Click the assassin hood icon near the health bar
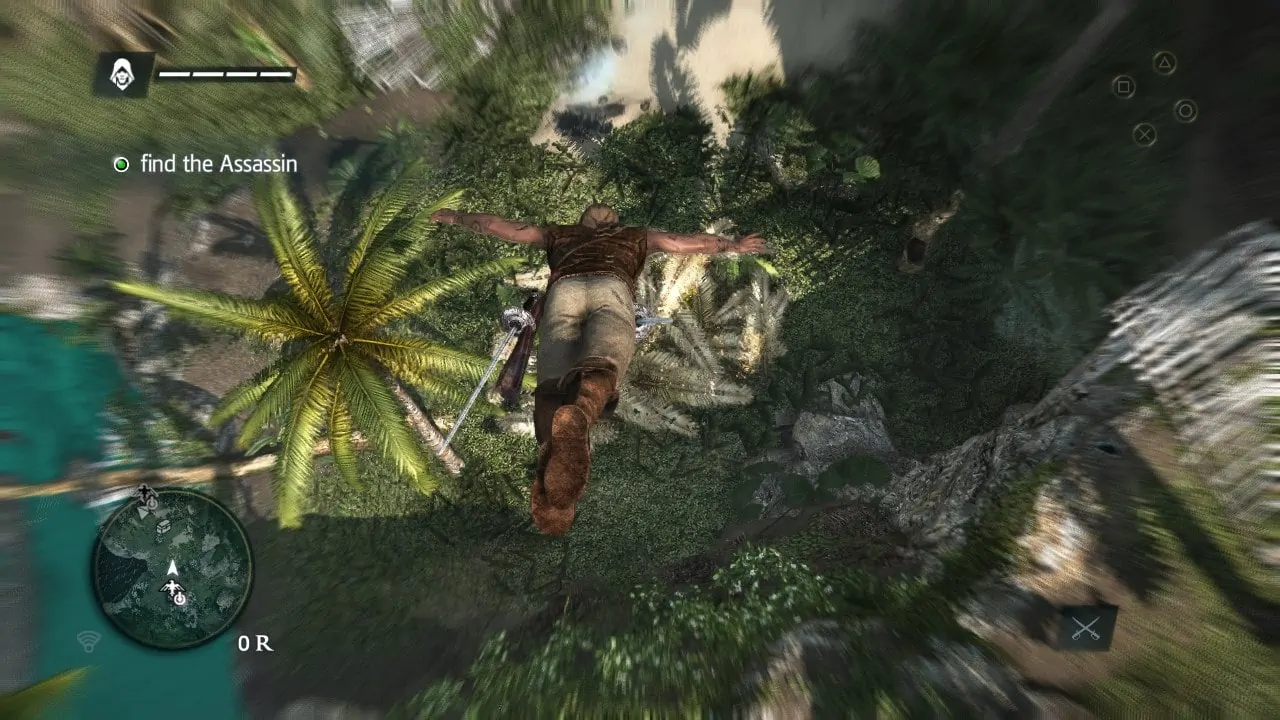 (x=124, y=72)
